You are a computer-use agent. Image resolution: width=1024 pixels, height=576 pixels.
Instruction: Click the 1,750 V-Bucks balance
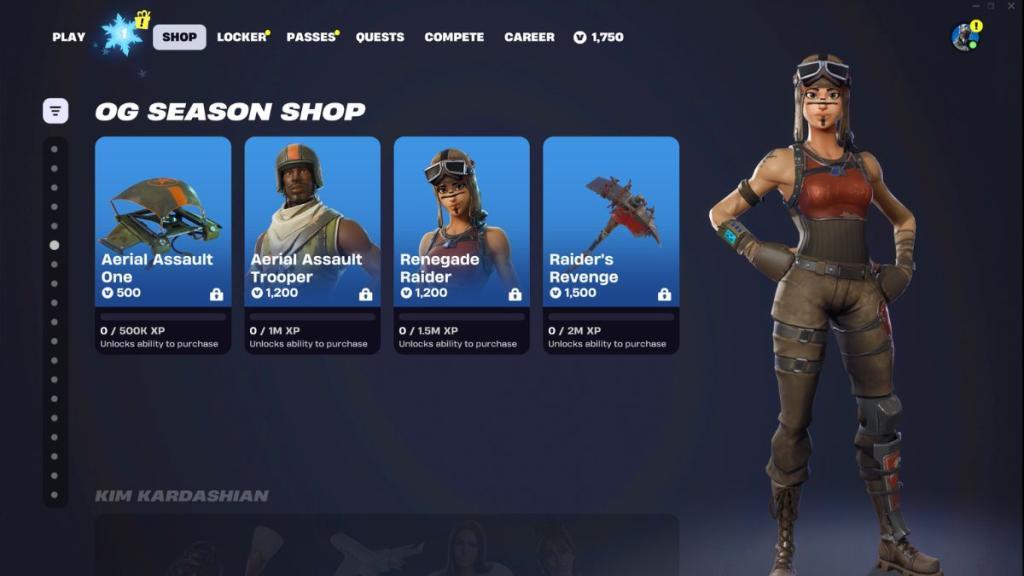pyautogui.click(x=598, y=37)
